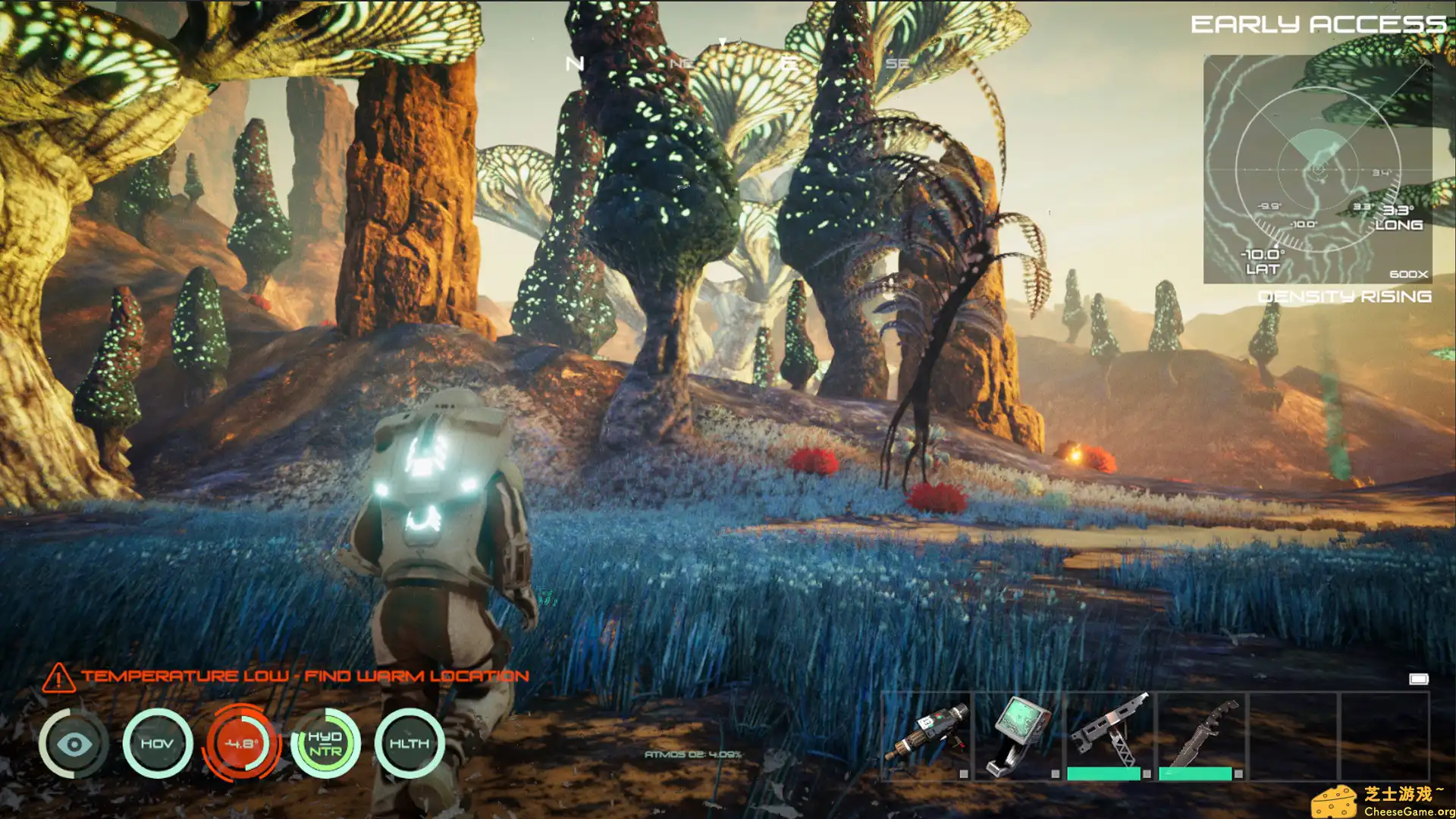Image resolution: width=1456 pixels, height=819 pixels.
Task: Click the ATMOS O2 percentage readout
Action: tap(694, 753)
